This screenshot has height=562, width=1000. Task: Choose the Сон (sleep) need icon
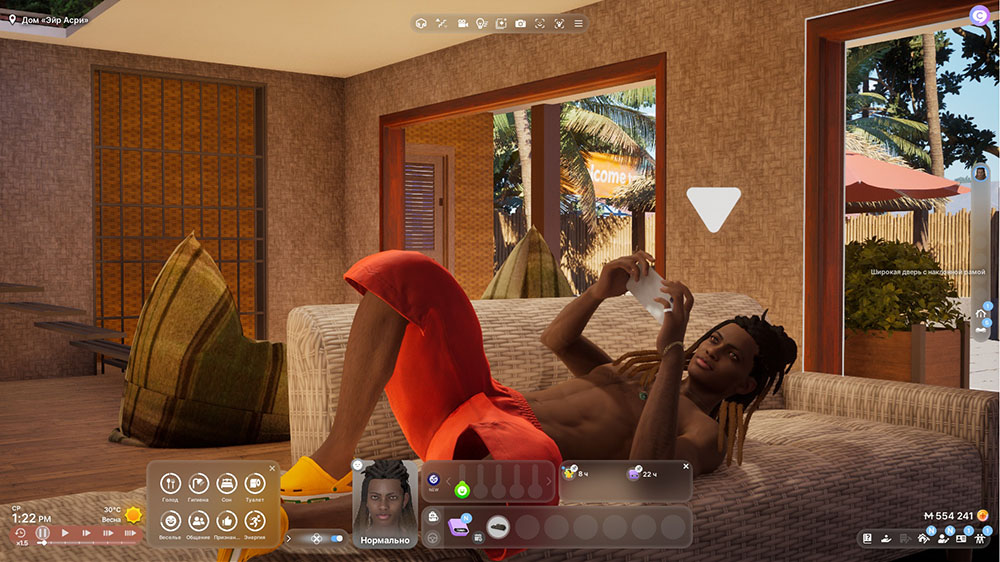click(226, 485)
